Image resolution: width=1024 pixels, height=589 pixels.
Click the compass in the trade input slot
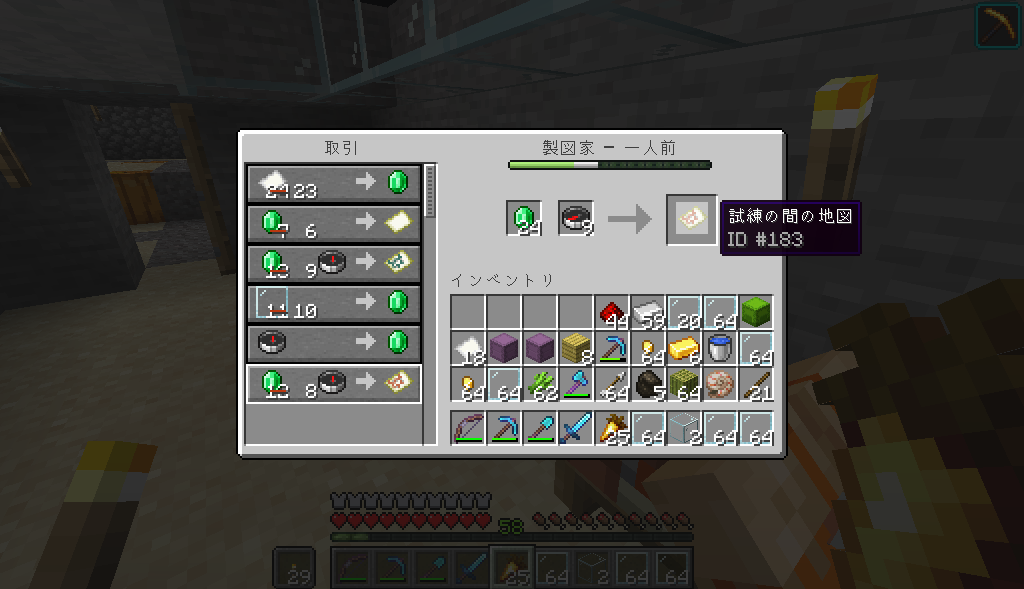click(576, 219)
